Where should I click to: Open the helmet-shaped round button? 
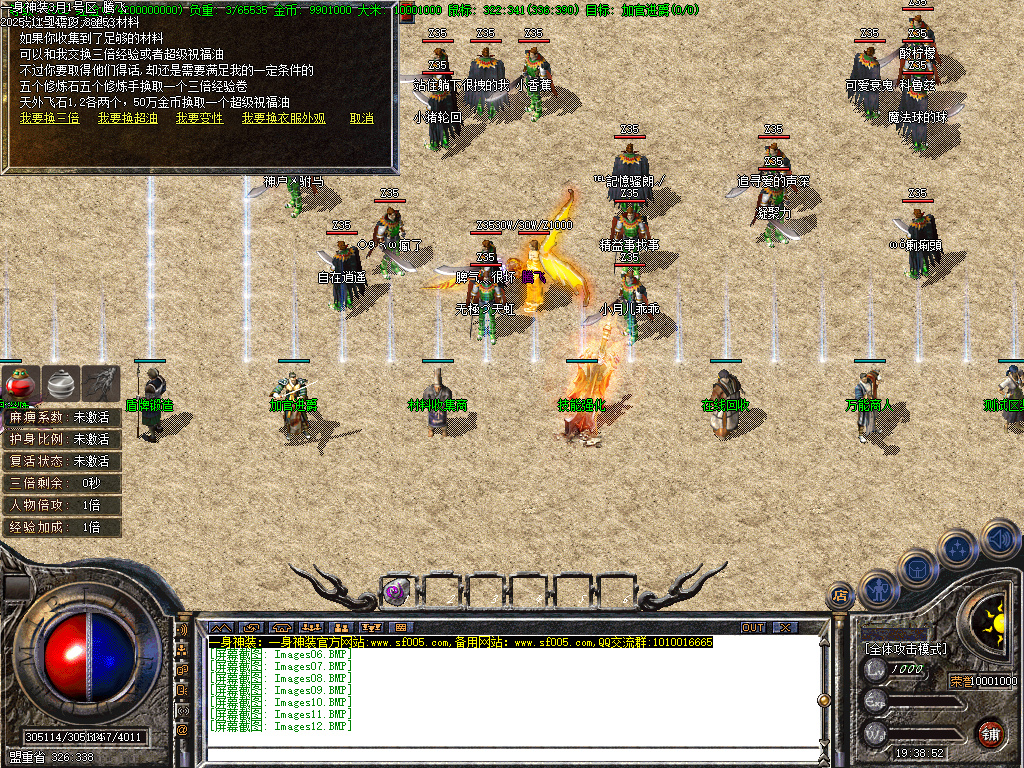[917, 567]
